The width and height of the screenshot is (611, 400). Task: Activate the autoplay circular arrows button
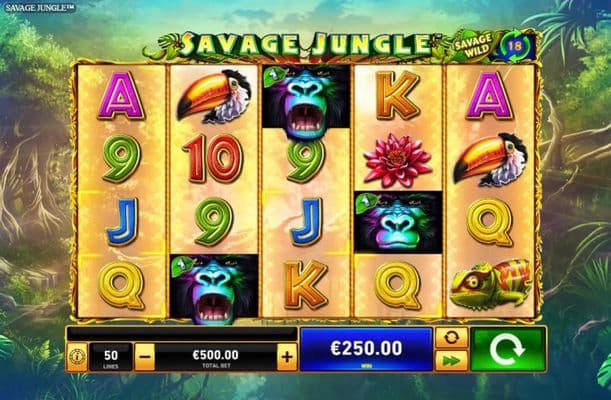pos(451,338)
